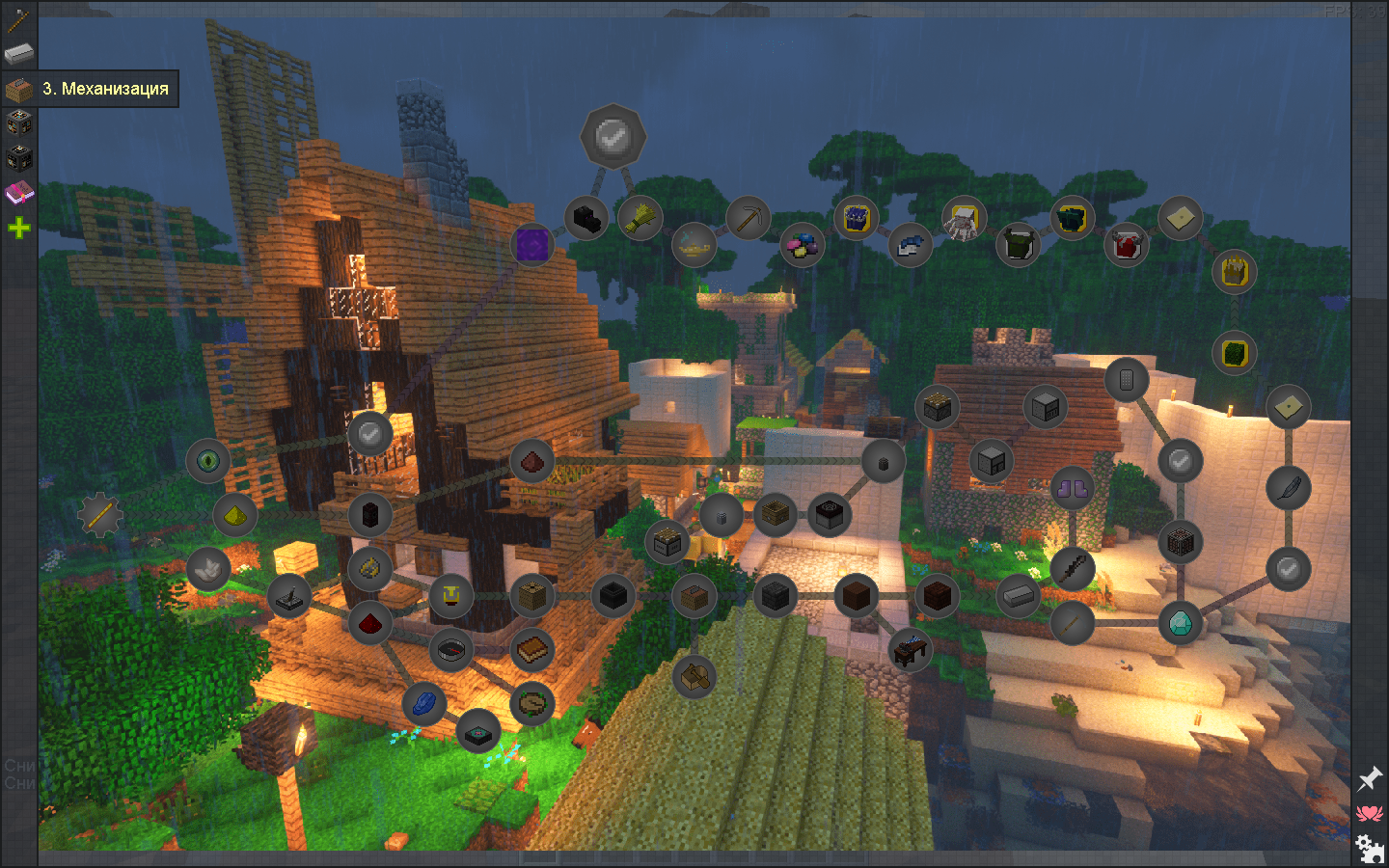Open the feather quest icon
Image resolution: width=1389 pixels, height=868 pixels.
pos(1287,489)
